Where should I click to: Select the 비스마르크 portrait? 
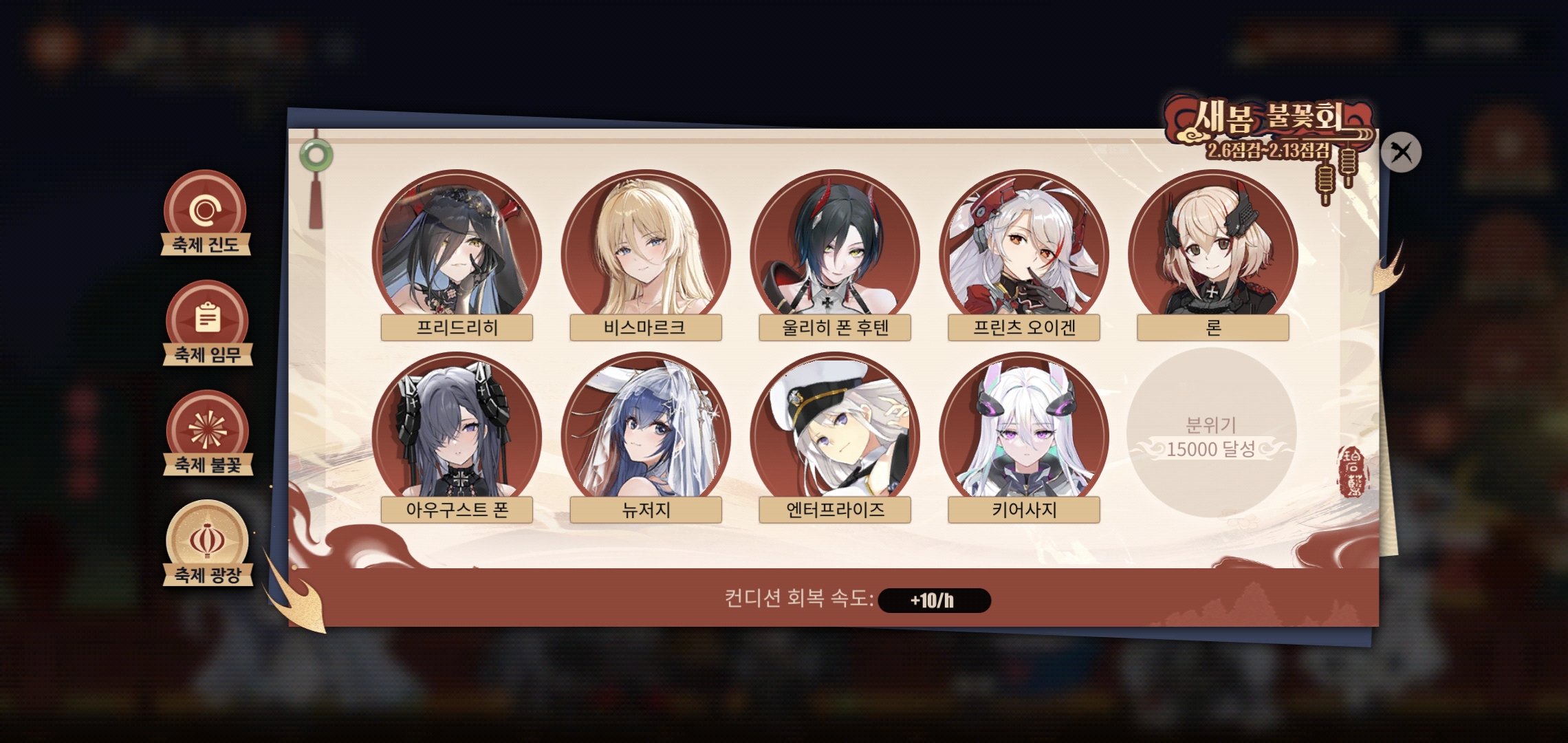click(645, 251)
